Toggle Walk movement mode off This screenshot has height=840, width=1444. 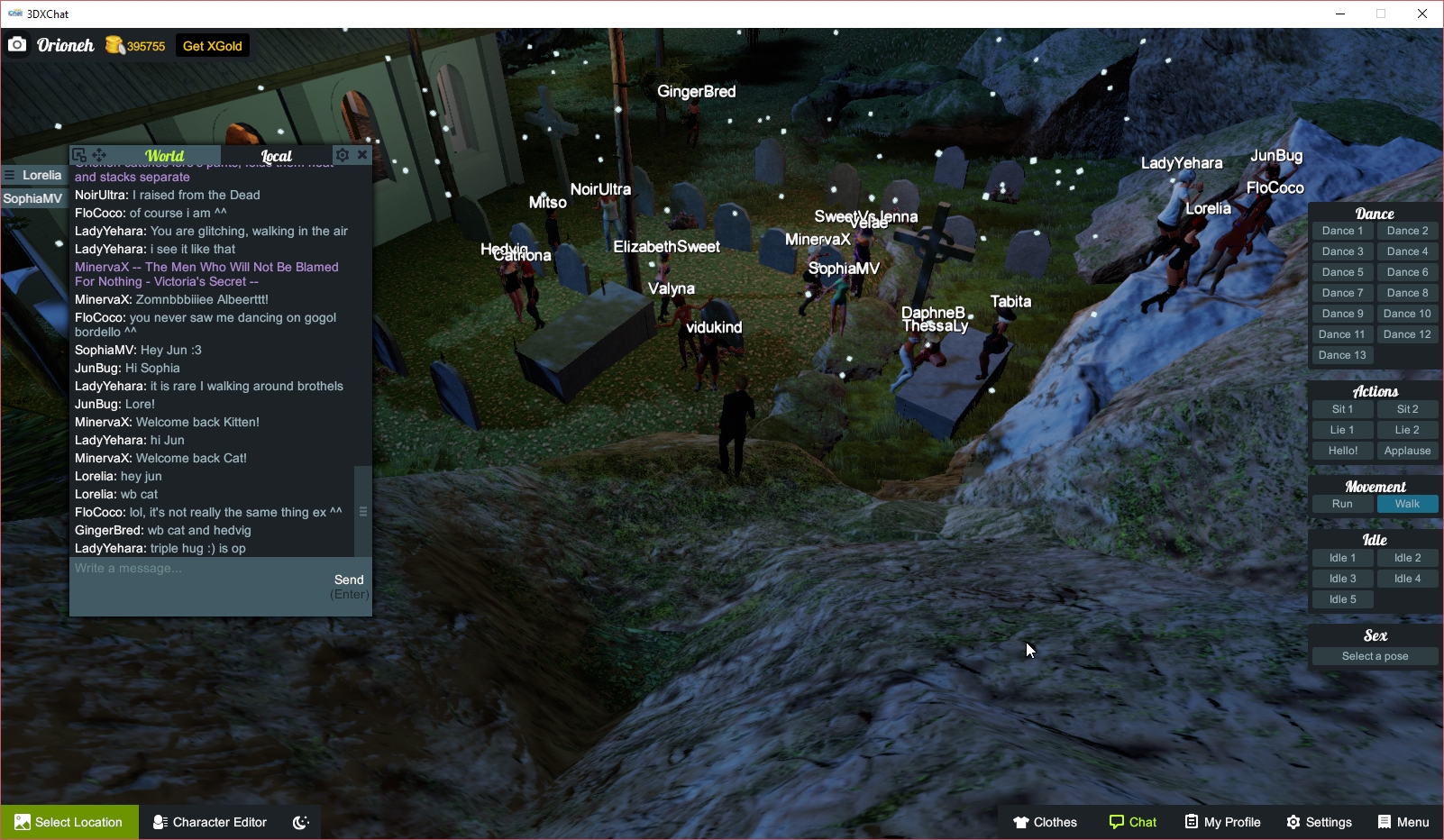(1408, 504)
